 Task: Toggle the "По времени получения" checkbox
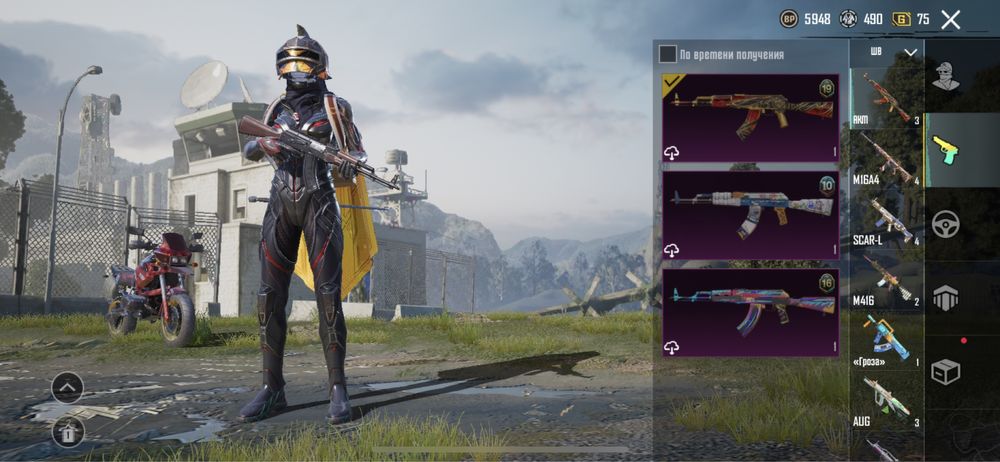[668, 54]
